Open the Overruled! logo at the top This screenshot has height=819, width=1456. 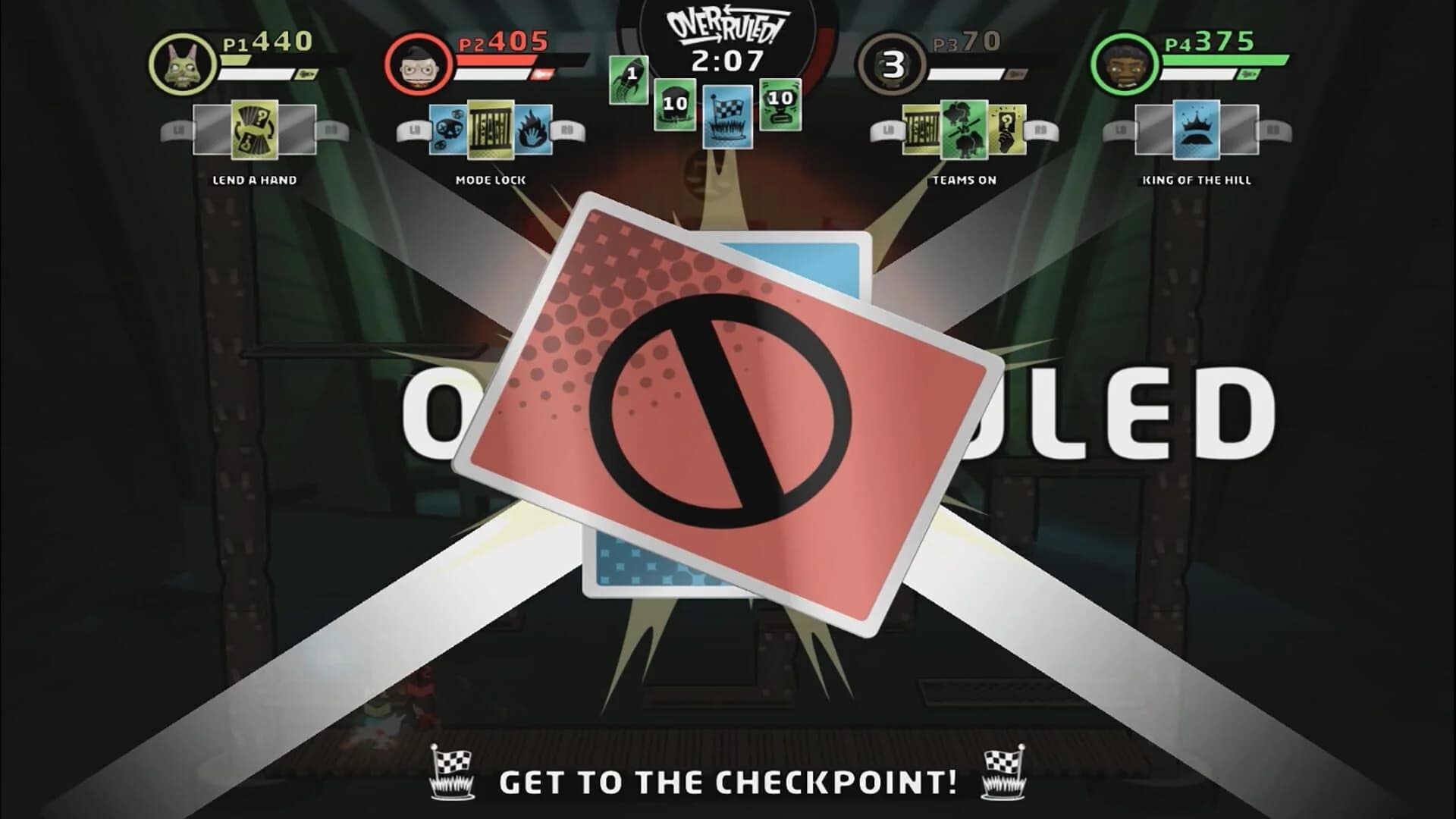[x=726, y=24]
